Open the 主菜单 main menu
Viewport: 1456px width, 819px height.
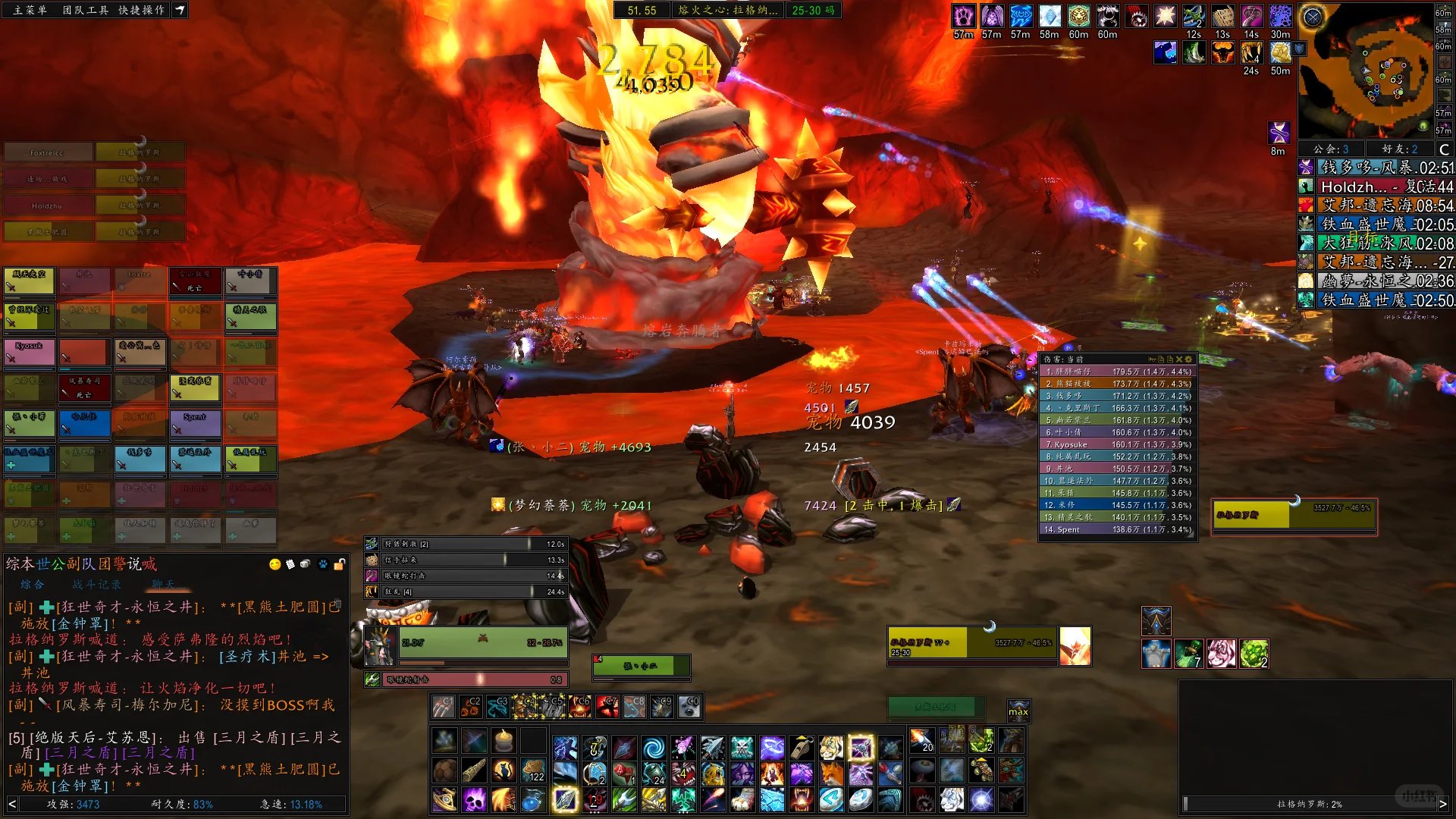tap(30, 10)
